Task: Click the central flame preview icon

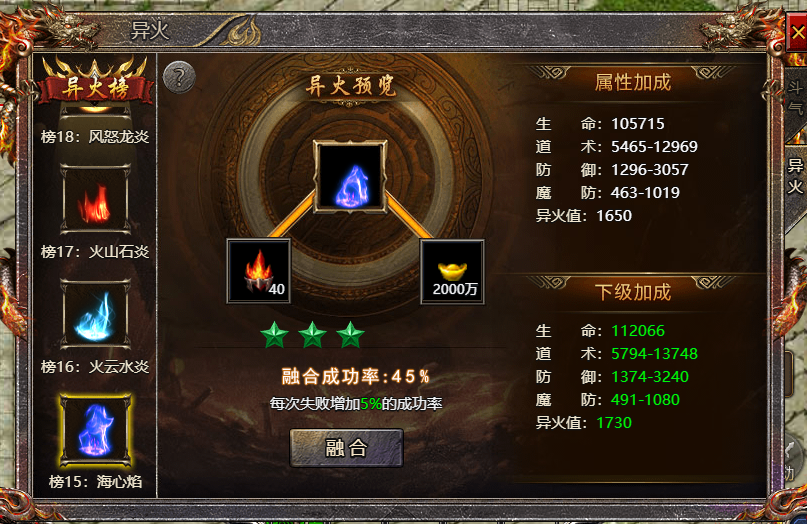Action: tap(349, 177)
